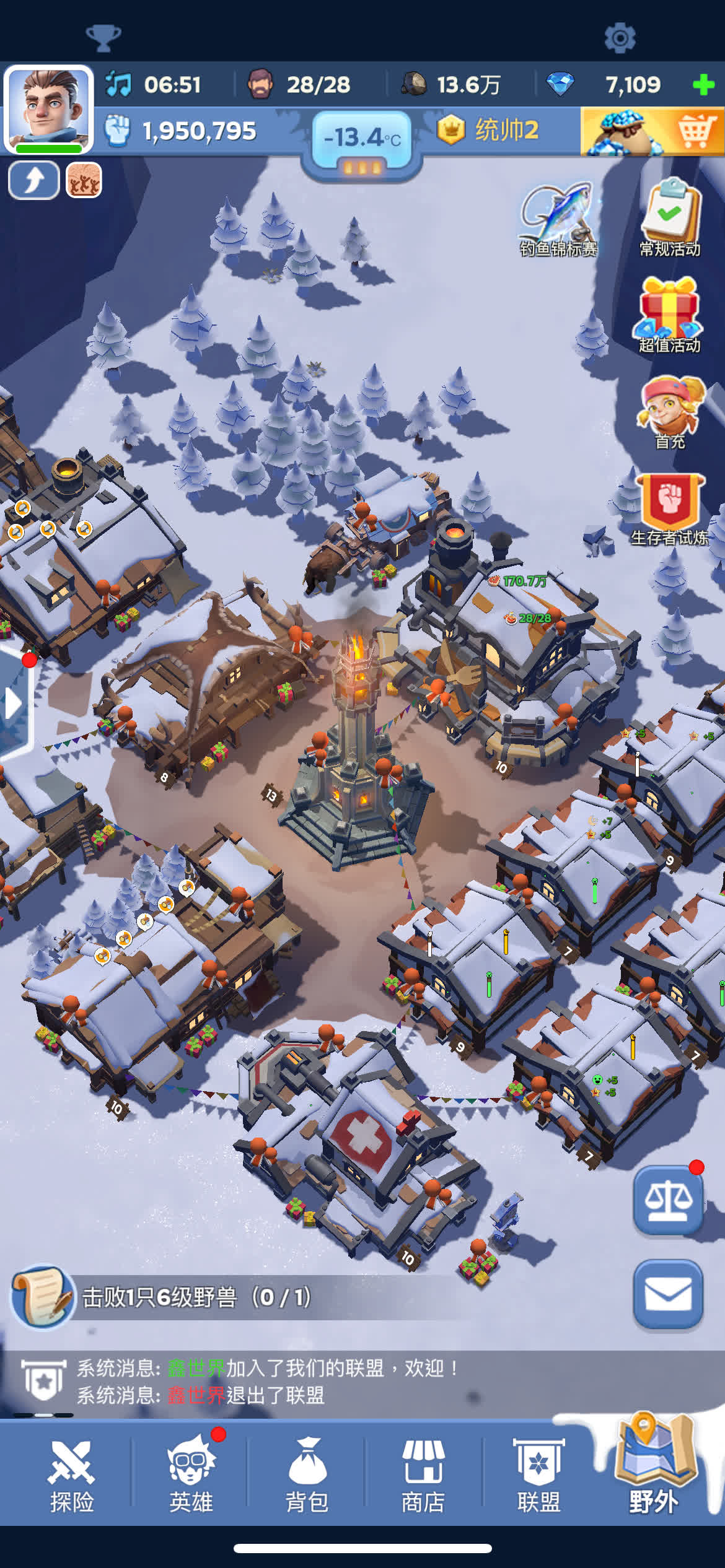Viewport: 725px width, 1568px height.
Task: Open the player avatar profile
Action: click(x=48, y=109)
